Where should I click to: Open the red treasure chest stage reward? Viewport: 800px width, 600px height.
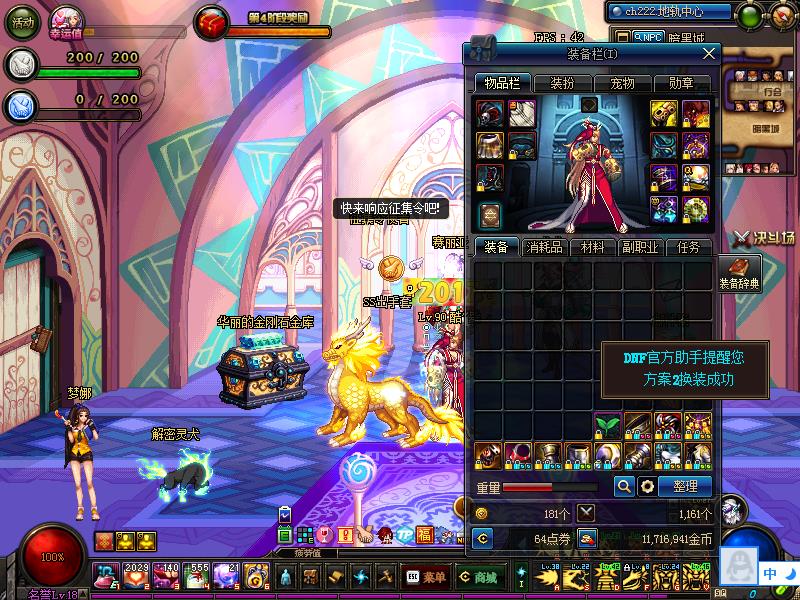click(212, 21)
